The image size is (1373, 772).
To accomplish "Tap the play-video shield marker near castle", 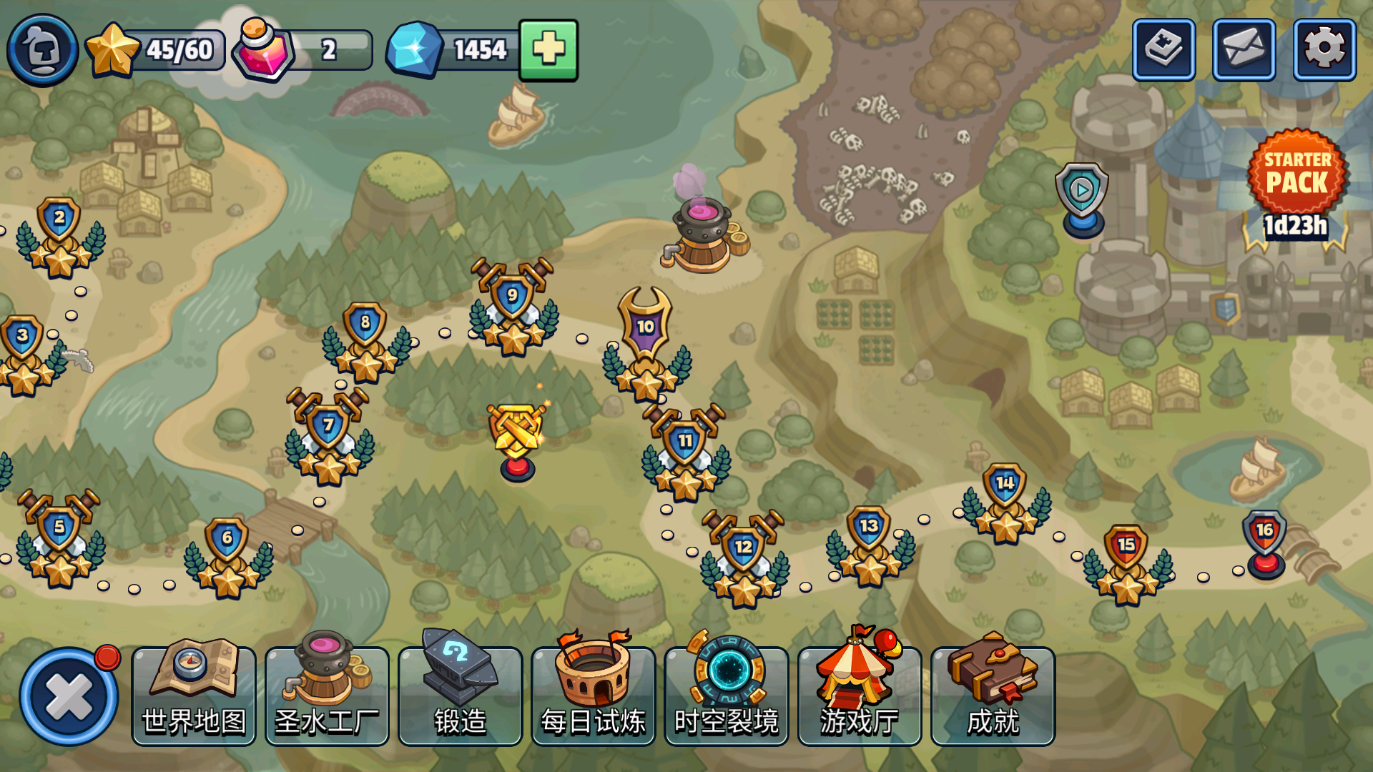I will 1081,193.
